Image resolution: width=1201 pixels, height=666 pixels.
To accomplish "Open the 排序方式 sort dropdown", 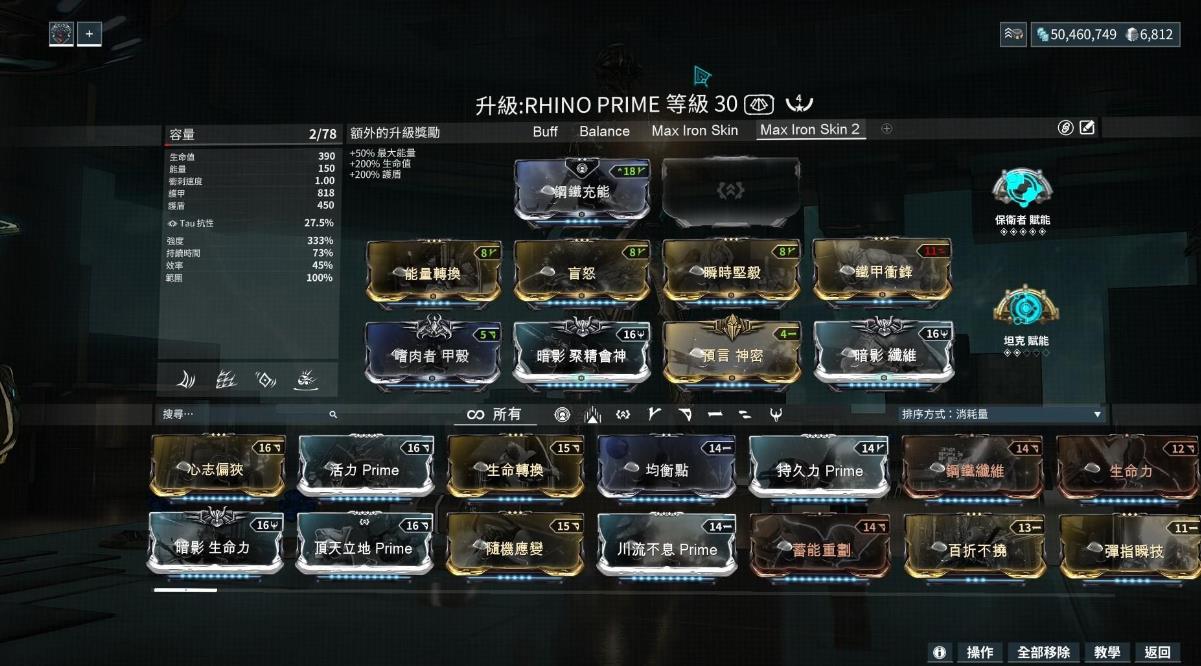I will pyautogui.click(x=1000, y=414).
